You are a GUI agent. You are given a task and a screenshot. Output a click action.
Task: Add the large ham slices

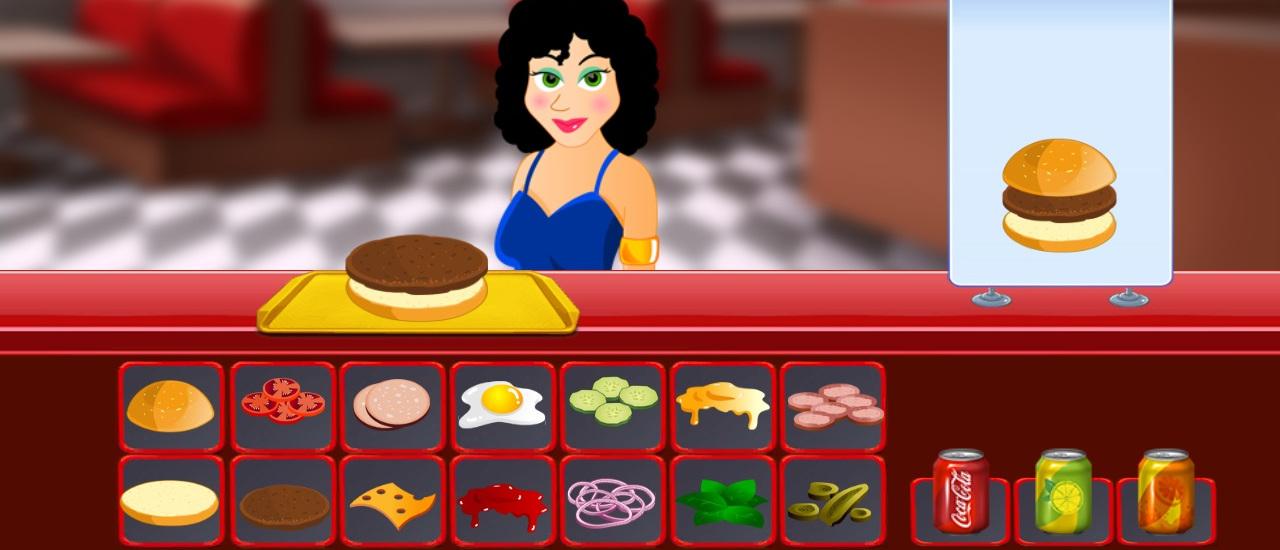[392, 404]
